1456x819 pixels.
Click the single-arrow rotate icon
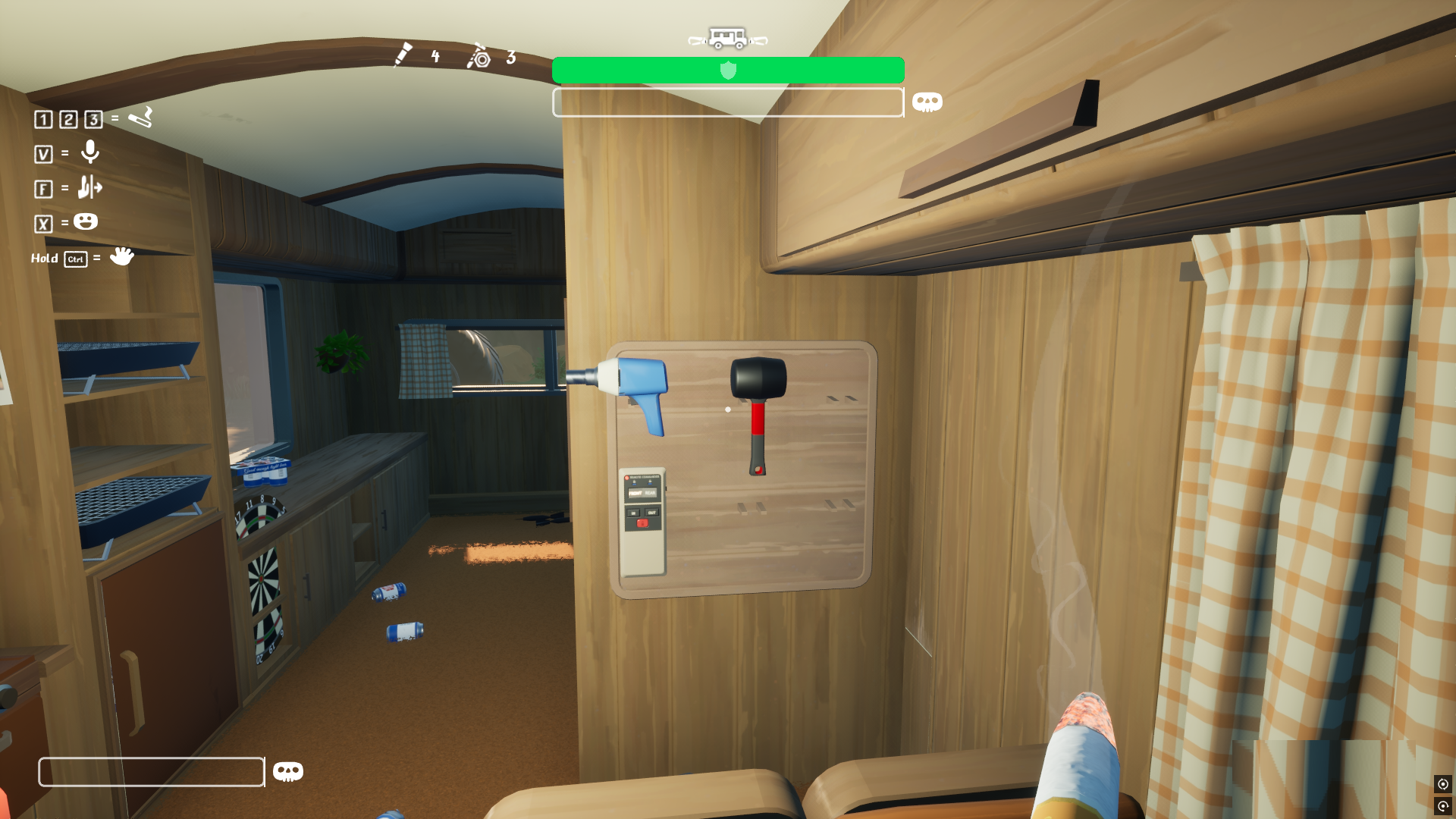(x=1442, y=806)
